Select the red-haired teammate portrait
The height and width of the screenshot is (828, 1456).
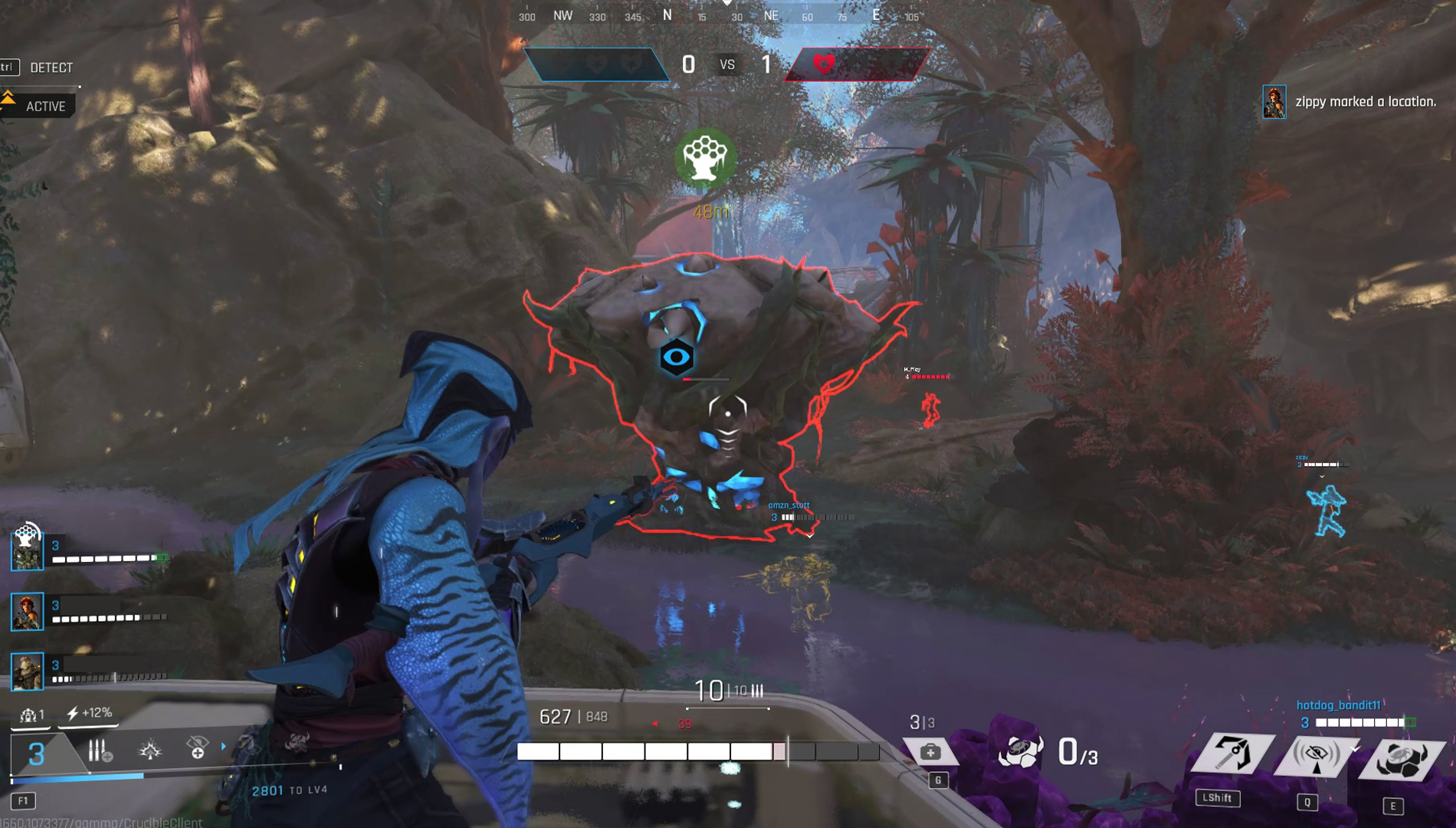pyautogui.click(x=27, y=612)
